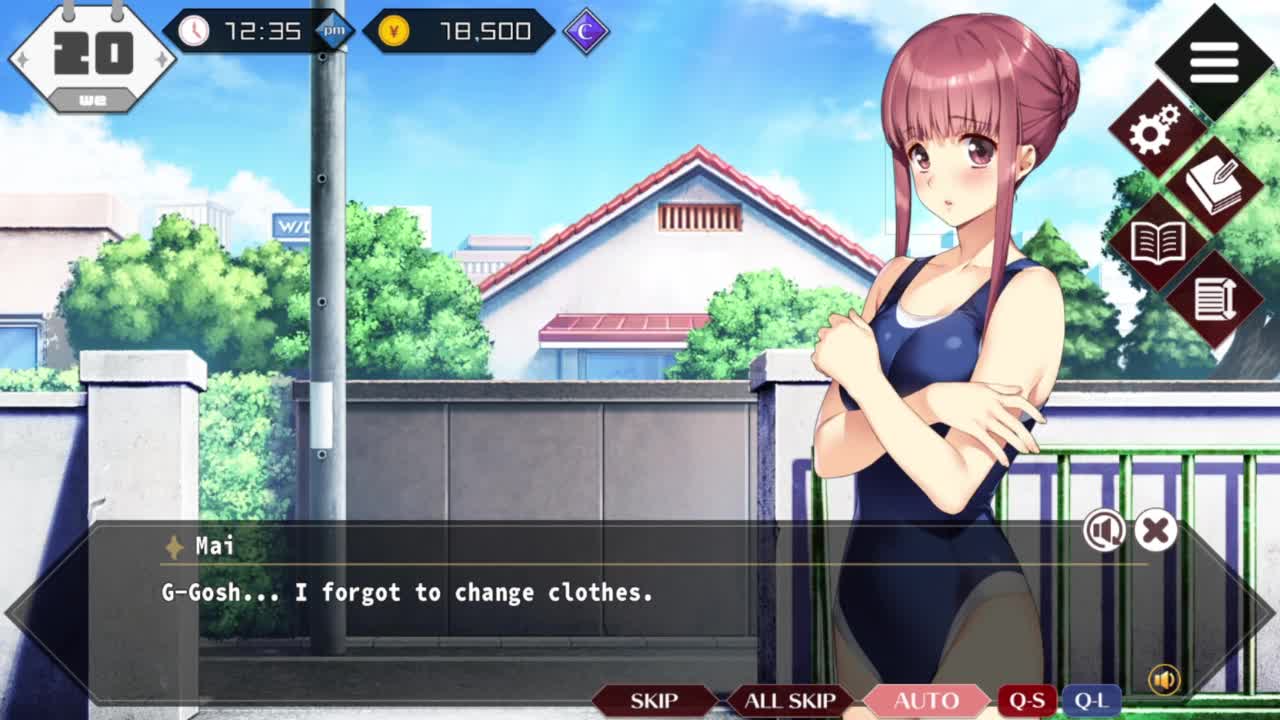Screen dimensions: 1280x720
Task: Open settings with the gear icon
Action: click(x=1156, y=131)
